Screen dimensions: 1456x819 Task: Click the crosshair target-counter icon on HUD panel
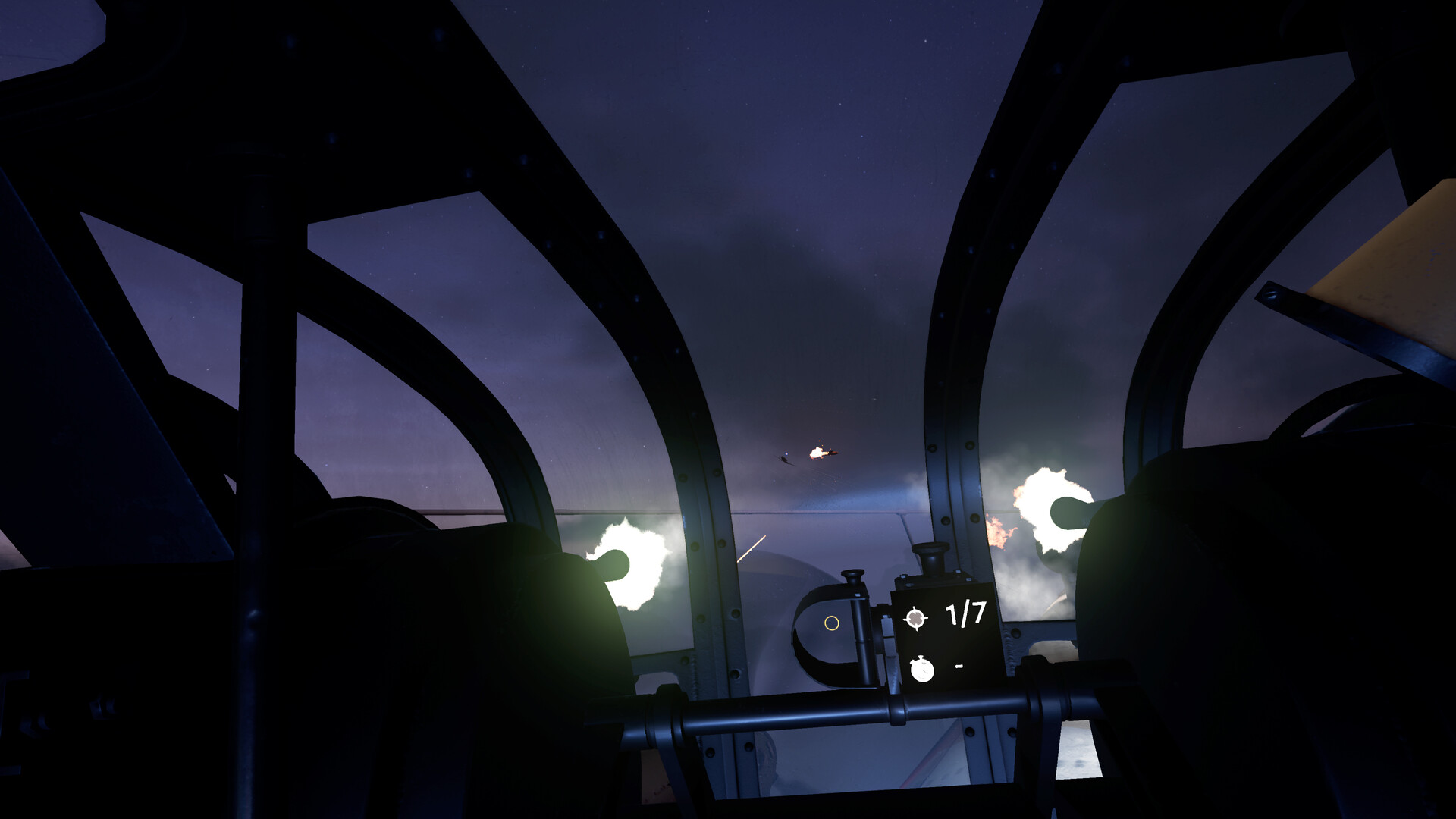(x=915, y=620)
